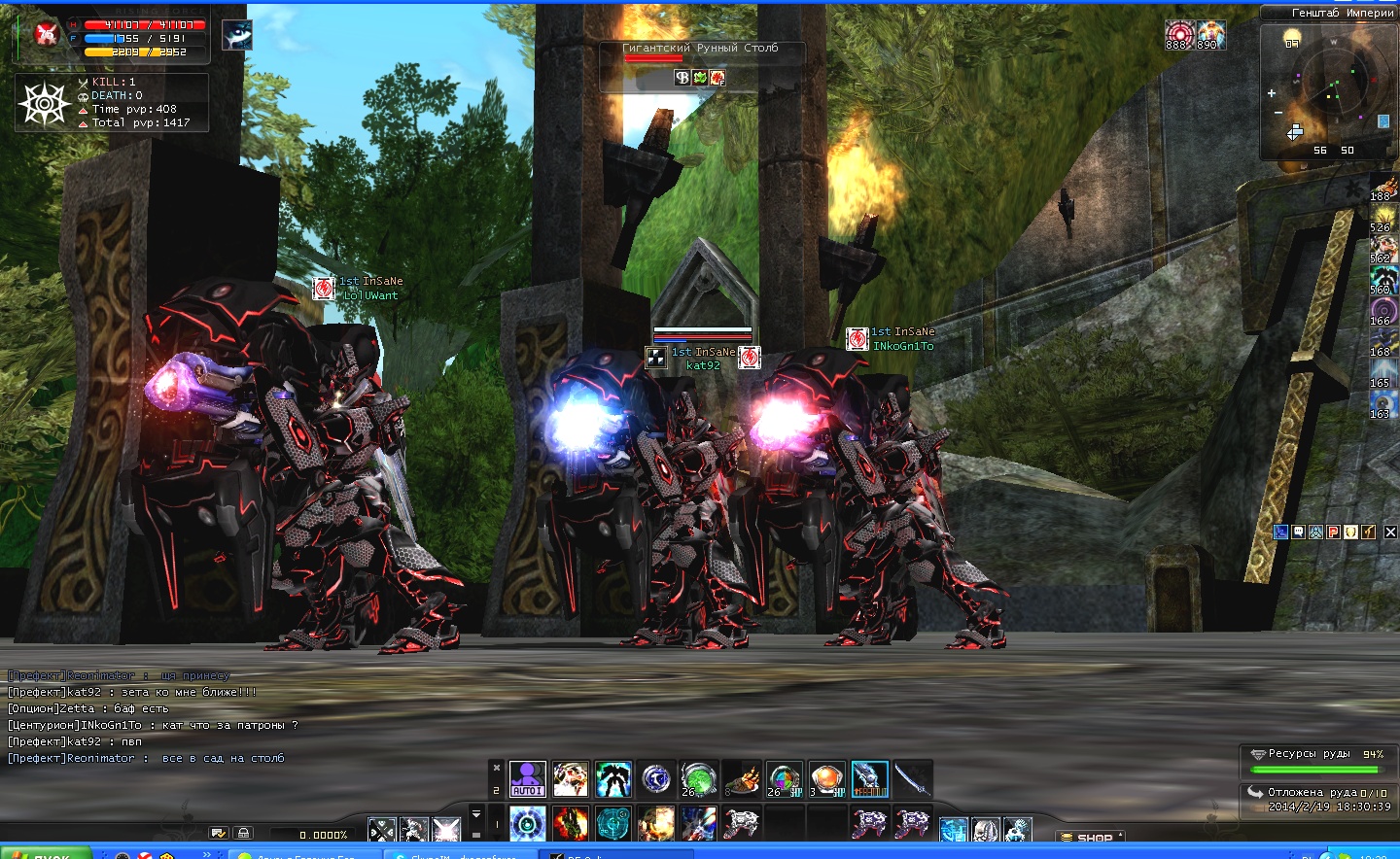Activate the black mech silhouette skill
Screen dimensions: 1400x859
point(612,778)
